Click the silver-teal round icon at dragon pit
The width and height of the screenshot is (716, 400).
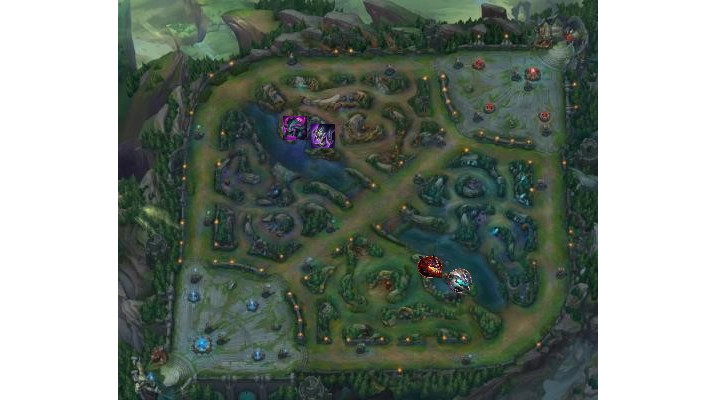point(459,281)
